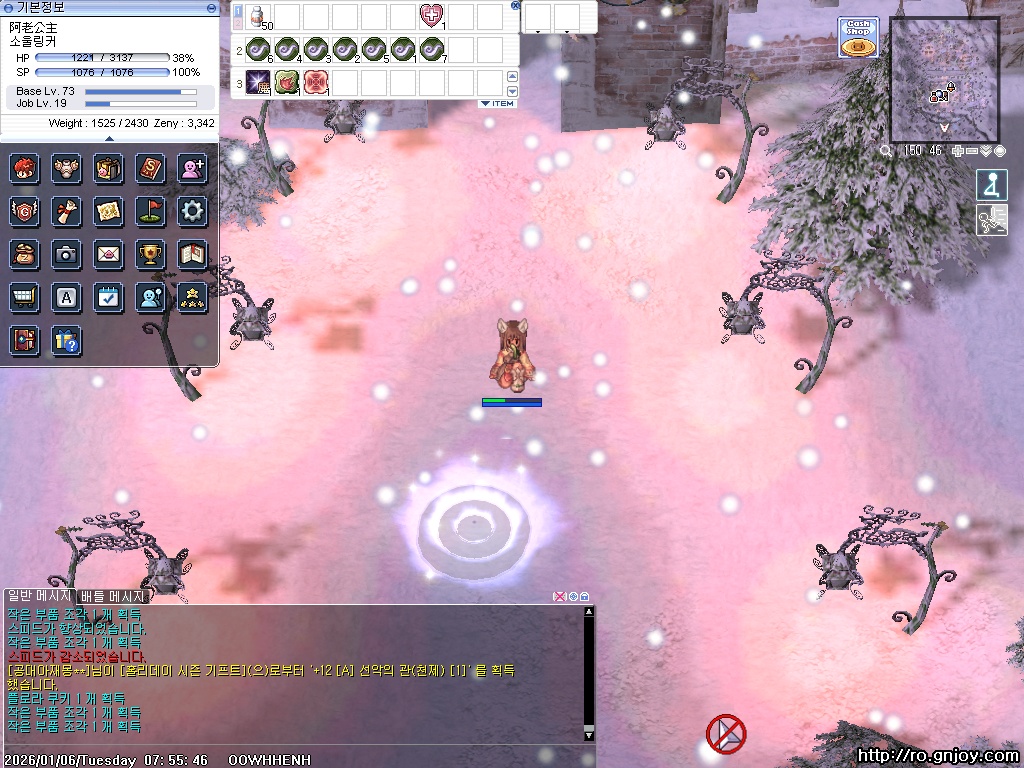1024x768 pixels.
Task: Close the hotbar with the X button
Action: click(515, 5)
